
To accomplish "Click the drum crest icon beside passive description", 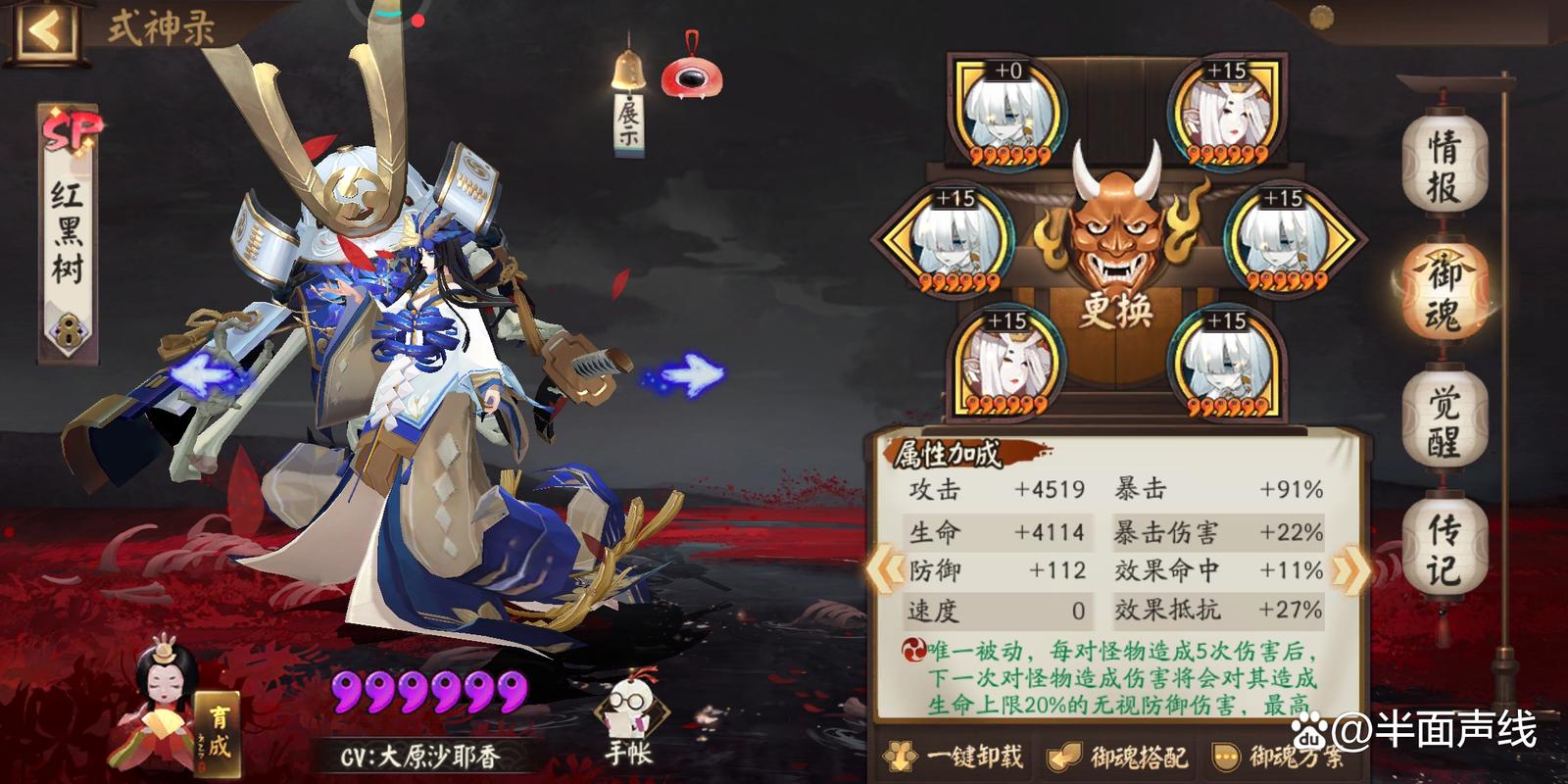I will [914, 650].
